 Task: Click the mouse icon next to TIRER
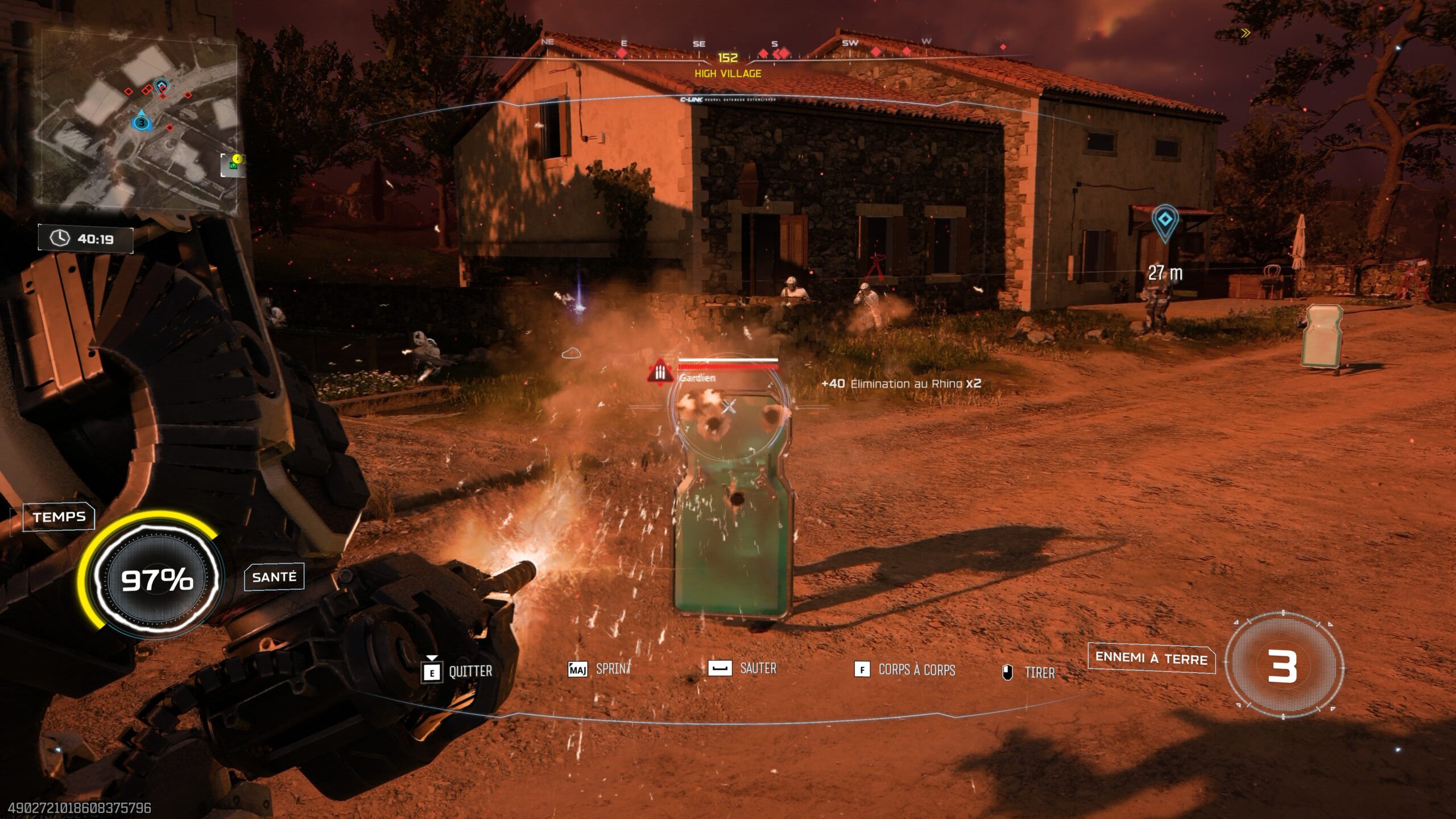pyautogui.click(x=1007, y=671)
